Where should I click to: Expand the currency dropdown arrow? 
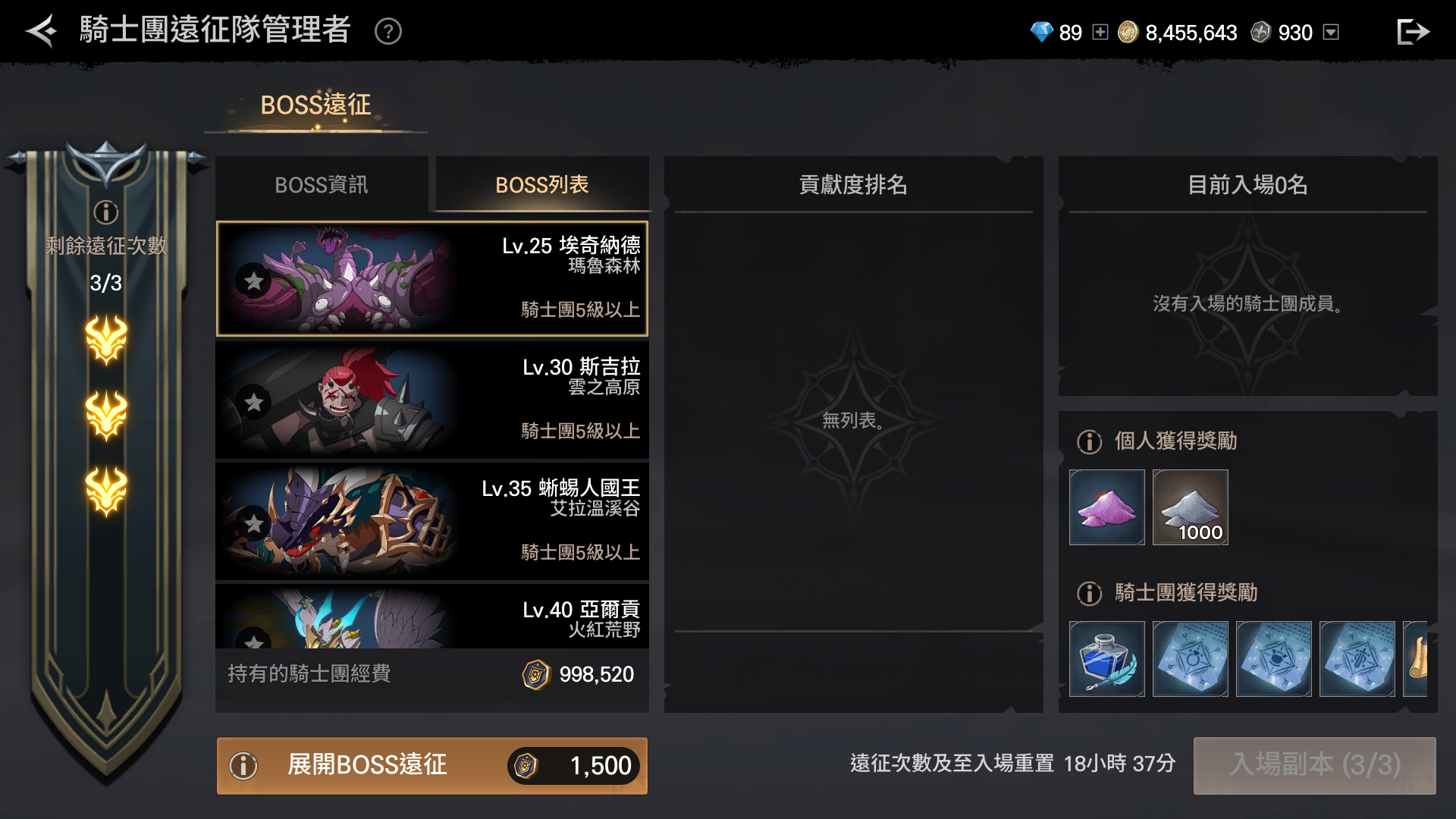pyautogui.click(x=1331, y=32)
